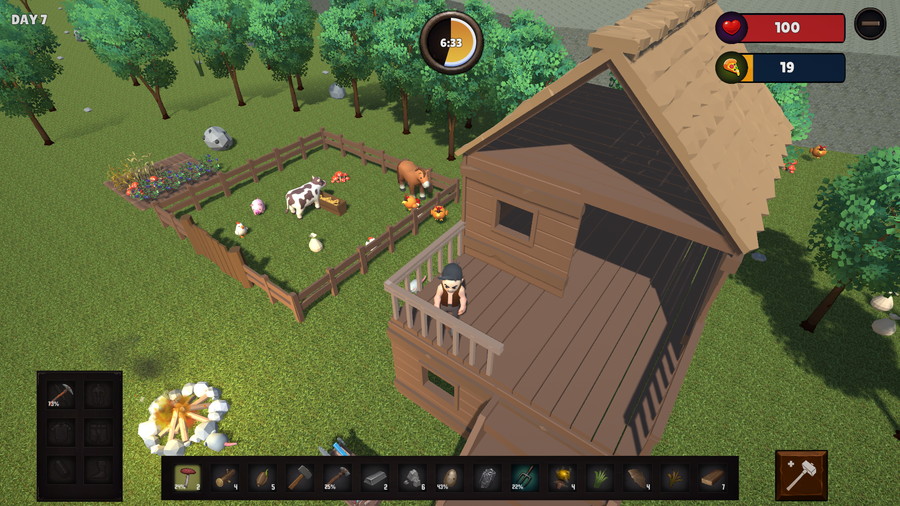Select the gold ore hotbar slot
Viewport: 900px width, 506px height.
562,477
